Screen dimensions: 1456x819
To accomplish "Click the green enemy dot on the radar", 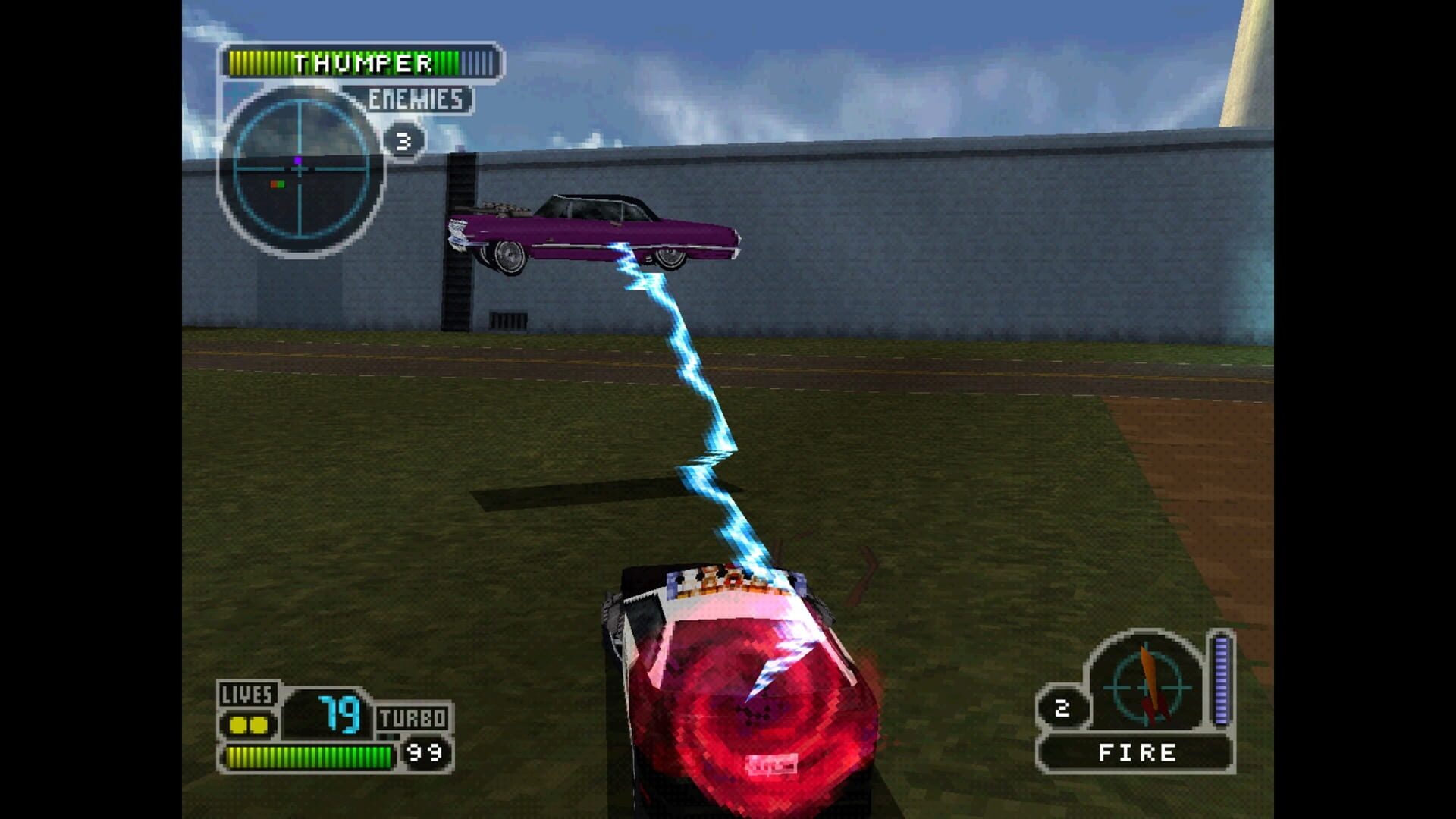I will 282,184.
